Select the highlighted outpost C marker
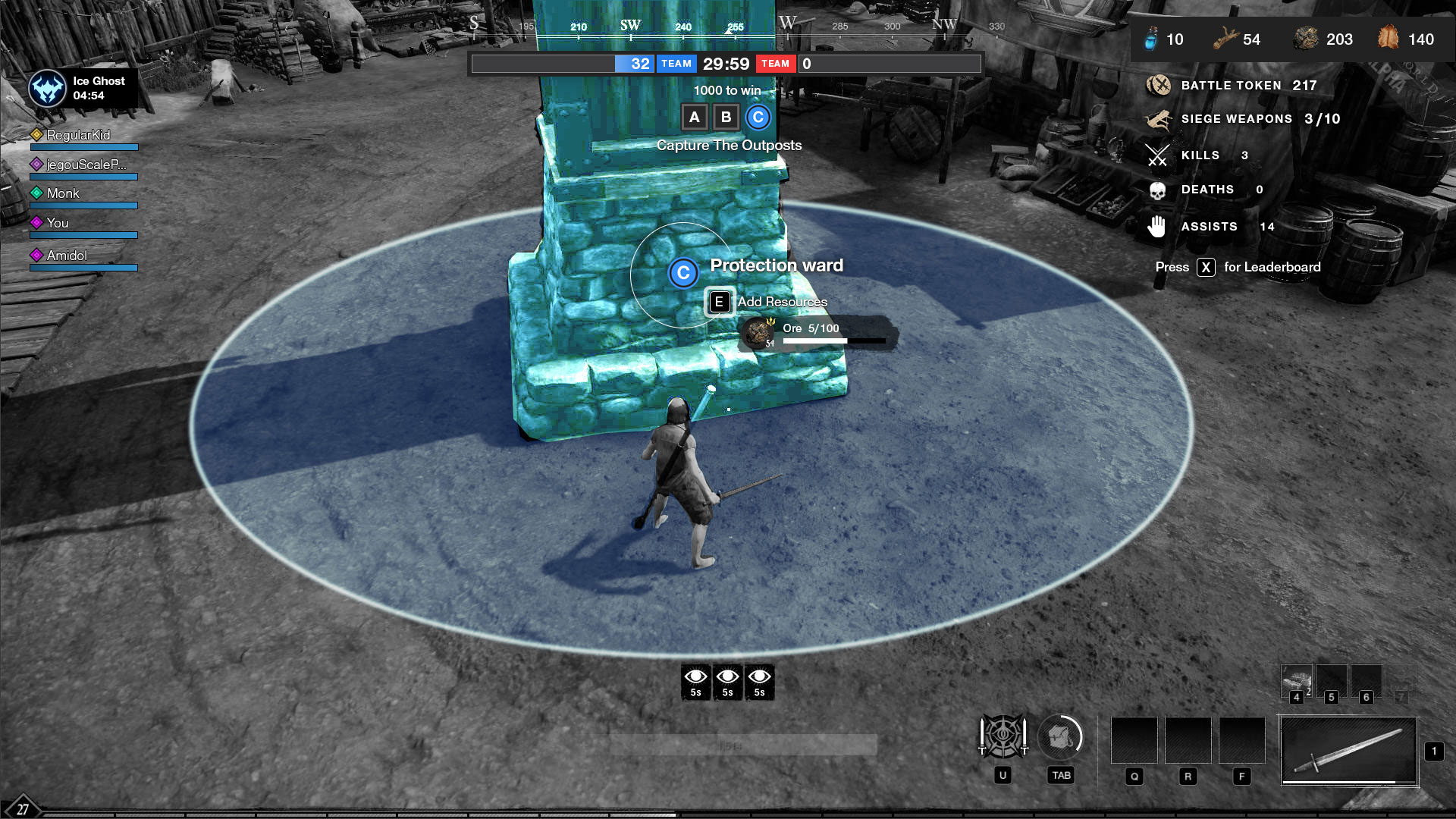This screenshot has width=1456, height=819. tap(758, 118)
